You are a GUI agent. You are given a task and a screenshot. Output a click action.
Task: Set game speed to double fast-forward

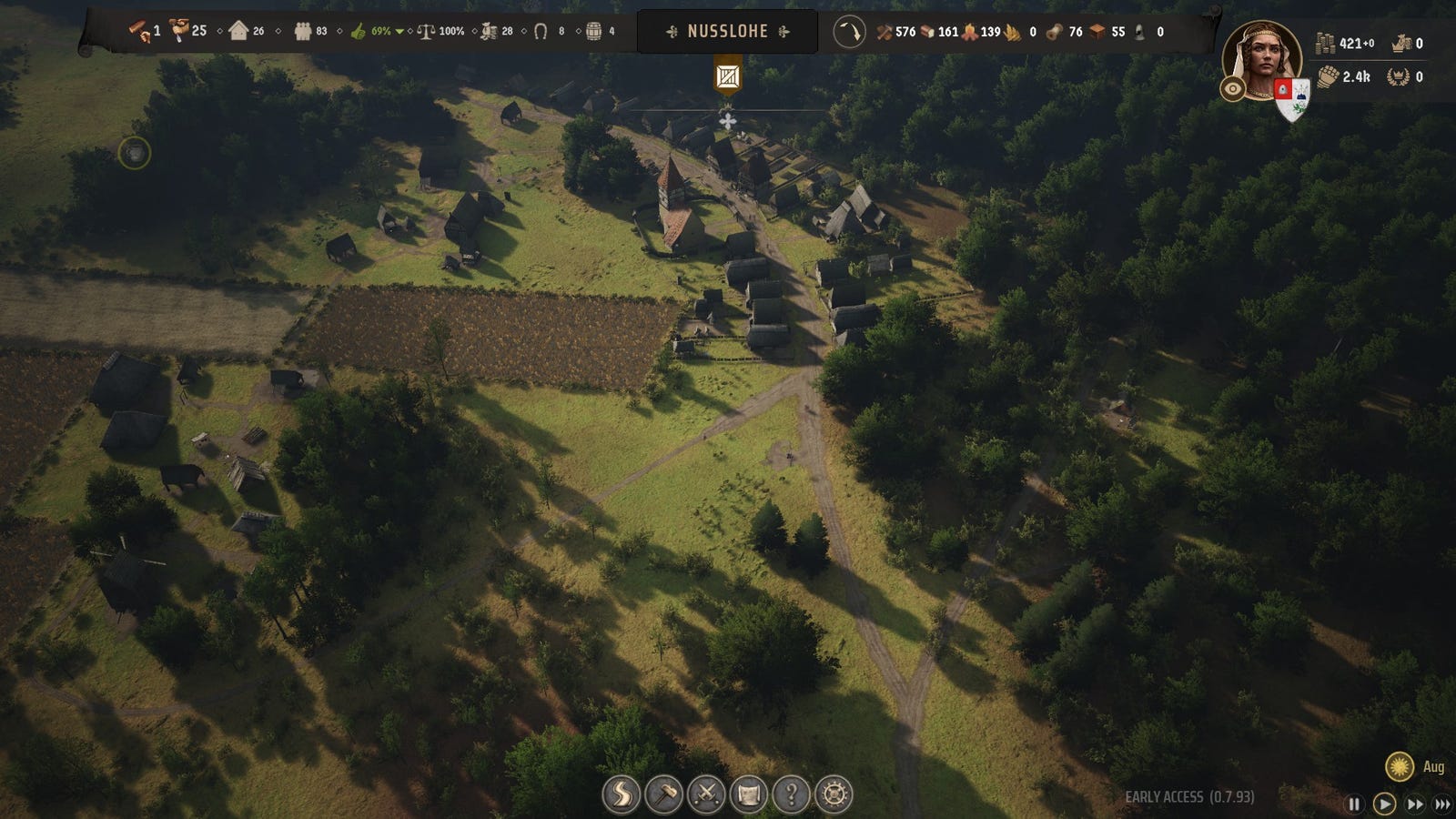[1415, 804]
